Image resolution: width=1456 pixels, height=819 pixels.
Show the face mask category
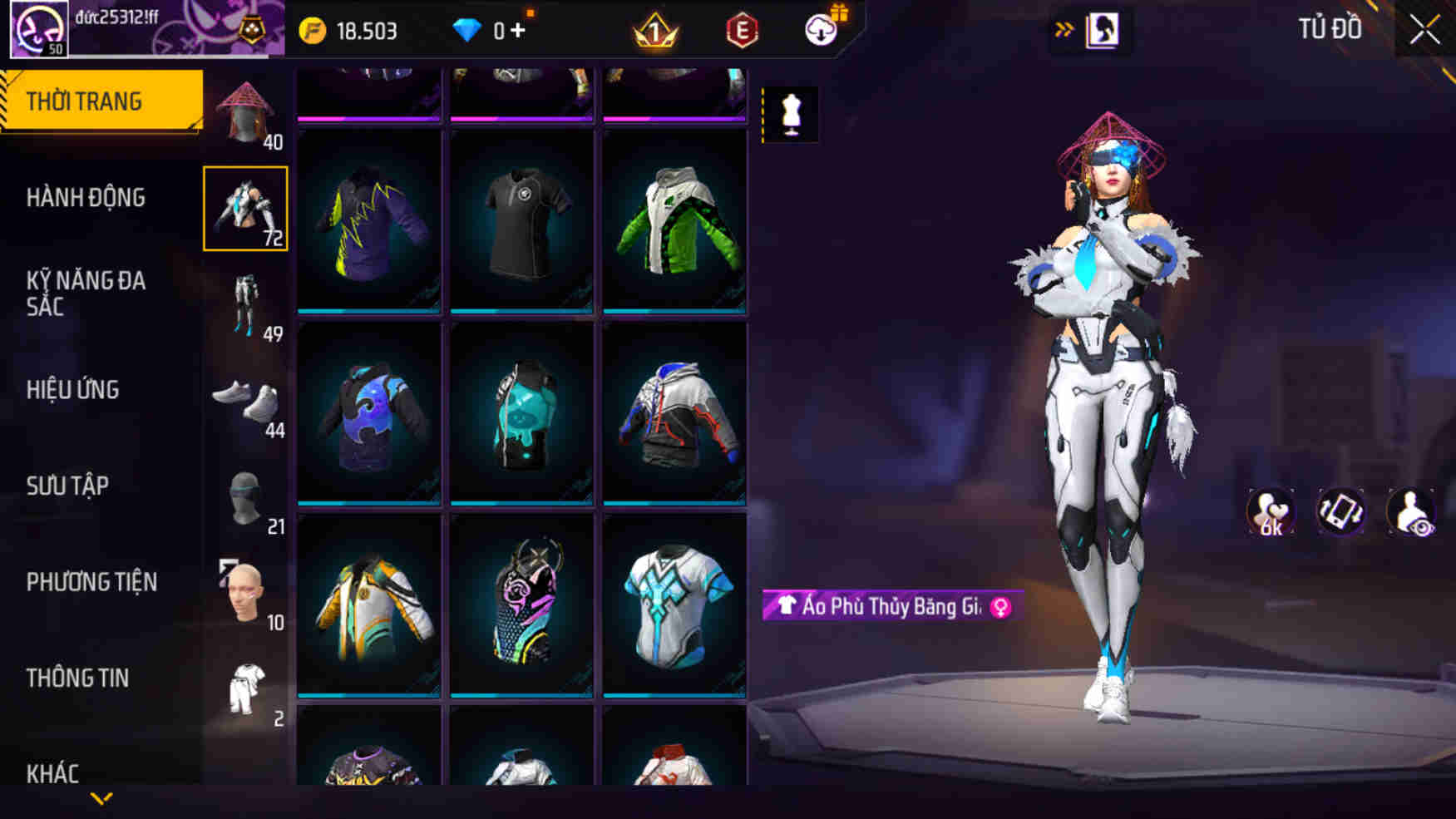245,497
